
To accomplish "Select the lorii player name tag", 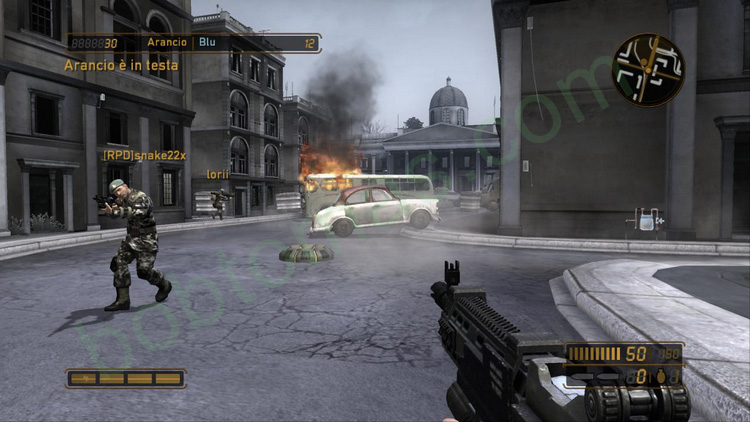I will (217, 174).
